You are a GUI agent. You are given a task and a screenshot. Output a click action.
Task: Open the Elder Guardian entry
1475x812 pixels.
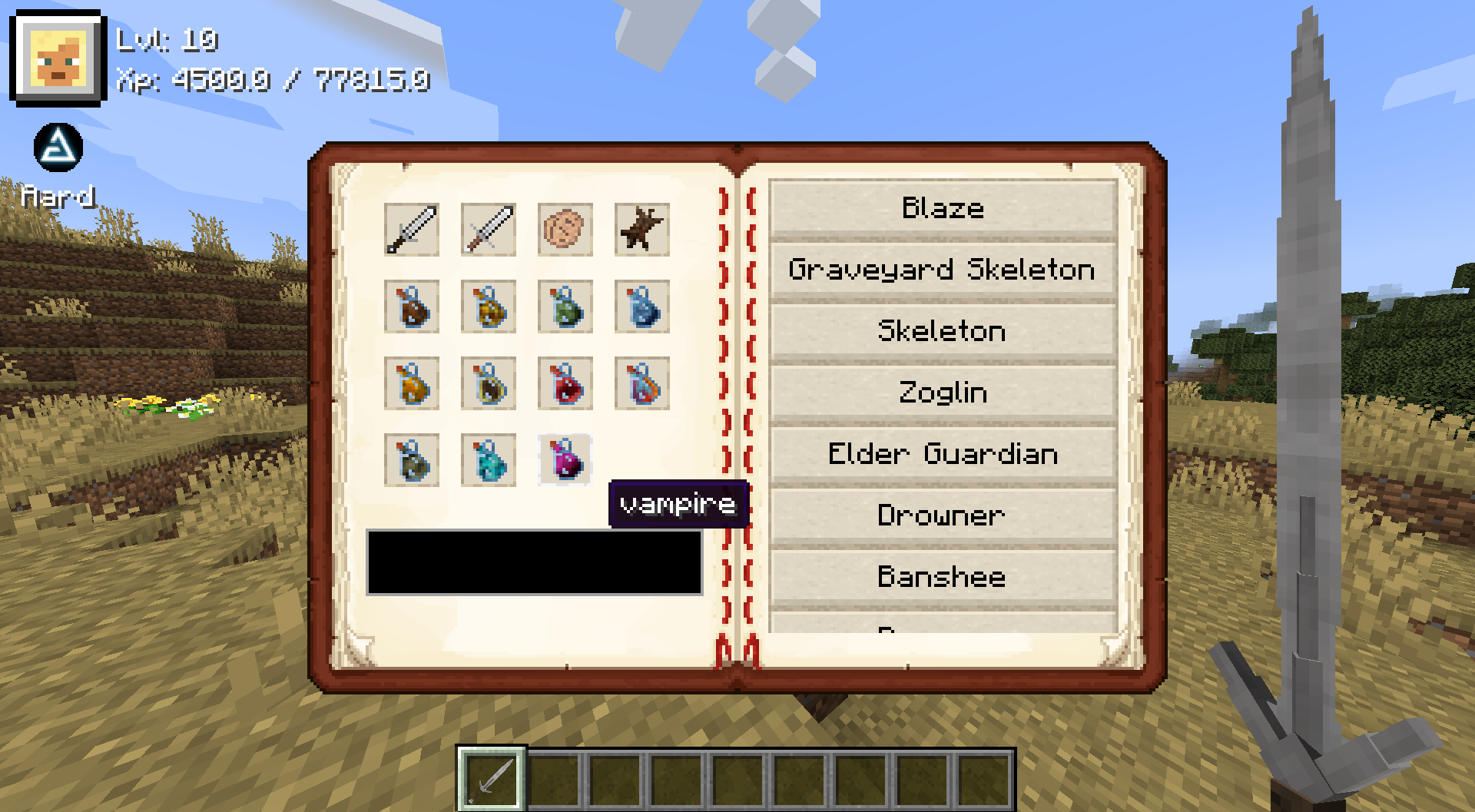point(943,453)
